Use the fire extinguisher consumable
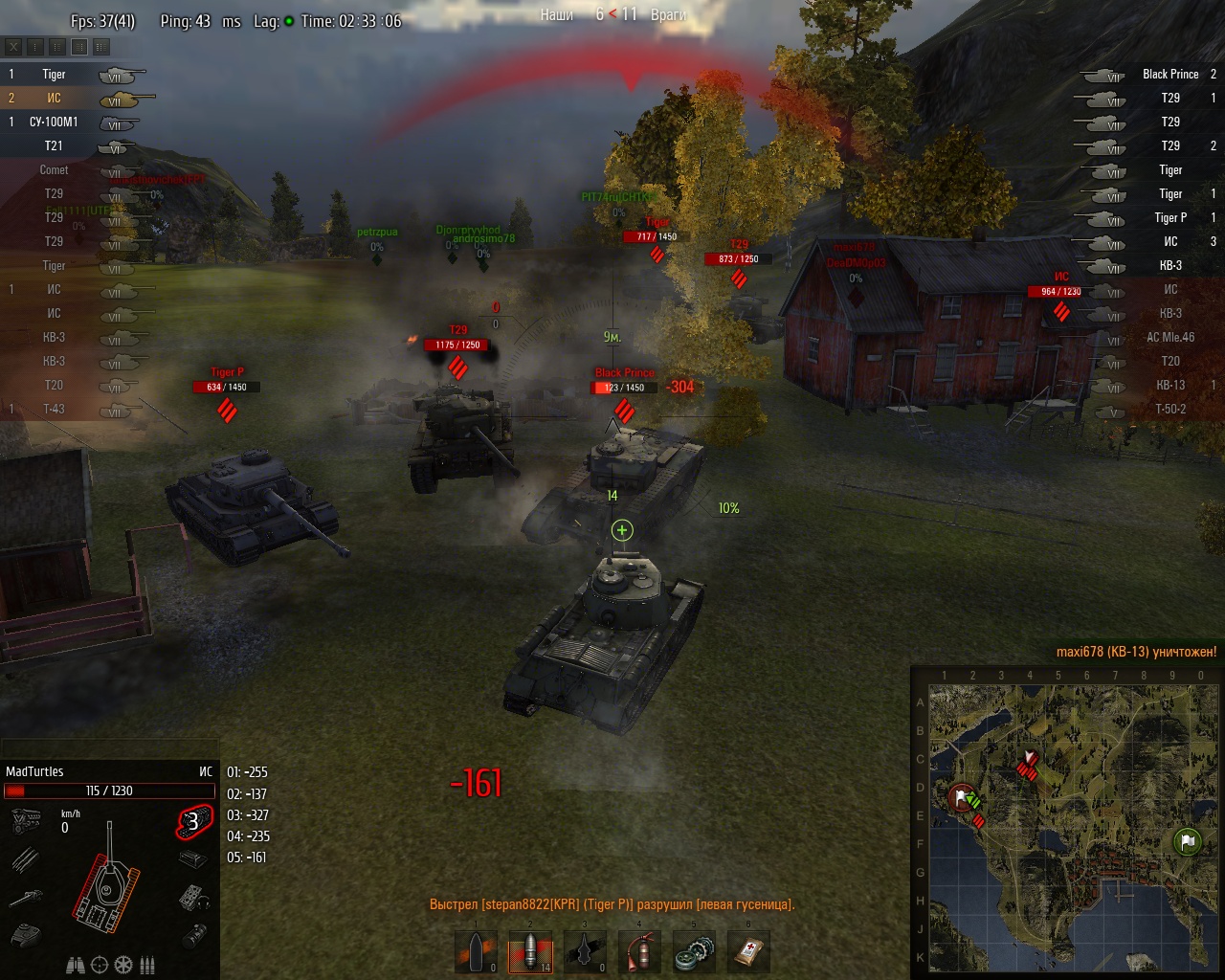The image size is (1225, 980). coord(638,953)
